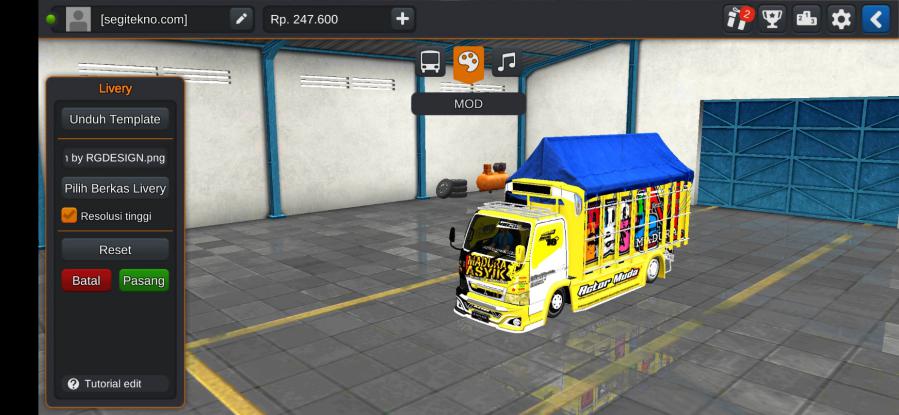899x415 pixels.
Task: Edit the player name with pencil icon
Action: 241,18
